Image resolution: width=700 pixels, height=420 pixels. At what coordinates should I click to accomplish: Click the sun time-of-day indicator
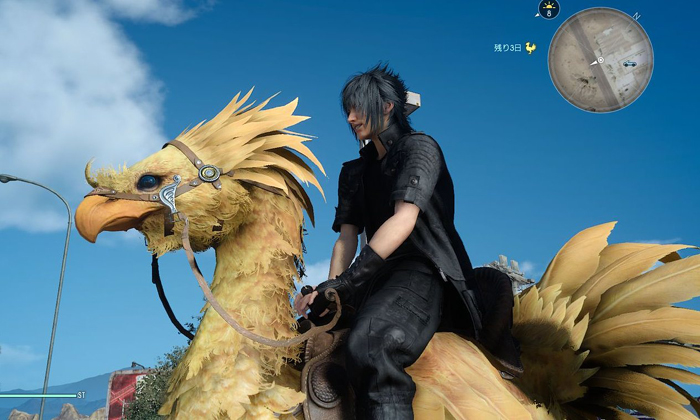548,9
